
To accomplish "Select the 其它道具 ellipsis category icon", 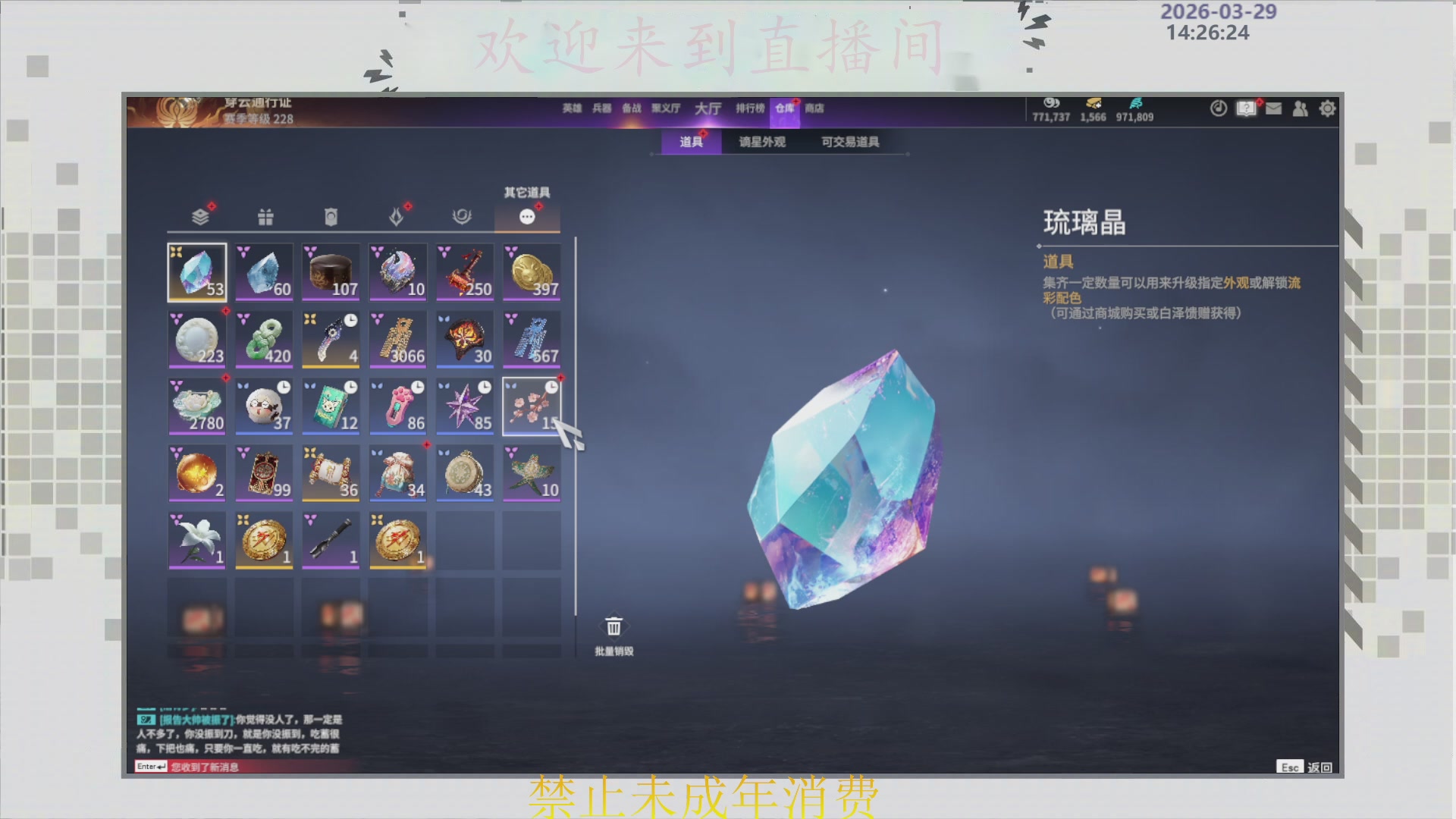I will 528,216.
